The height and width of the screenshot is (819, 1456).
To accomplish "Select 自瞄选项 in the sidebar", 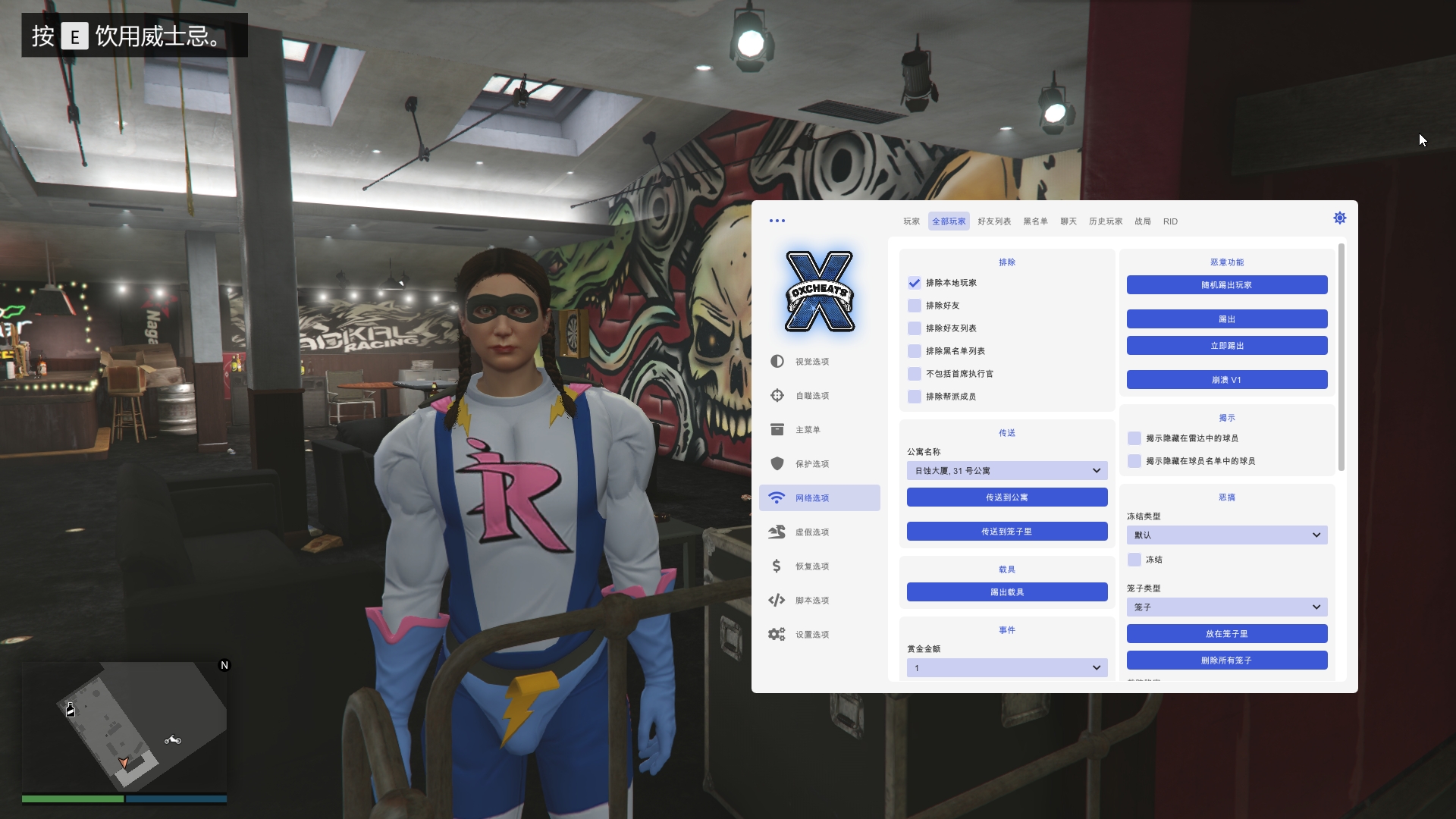I will point(811,396).
